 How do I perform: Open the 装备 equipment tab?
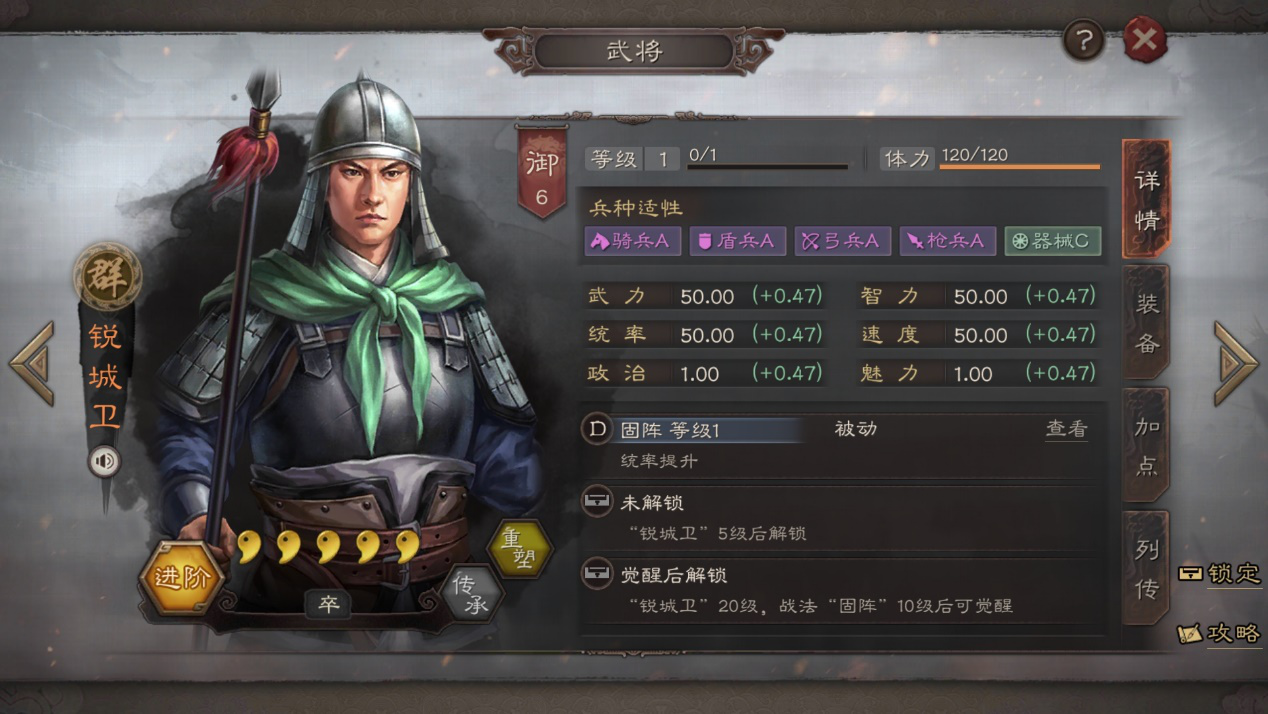[1146, 323]
